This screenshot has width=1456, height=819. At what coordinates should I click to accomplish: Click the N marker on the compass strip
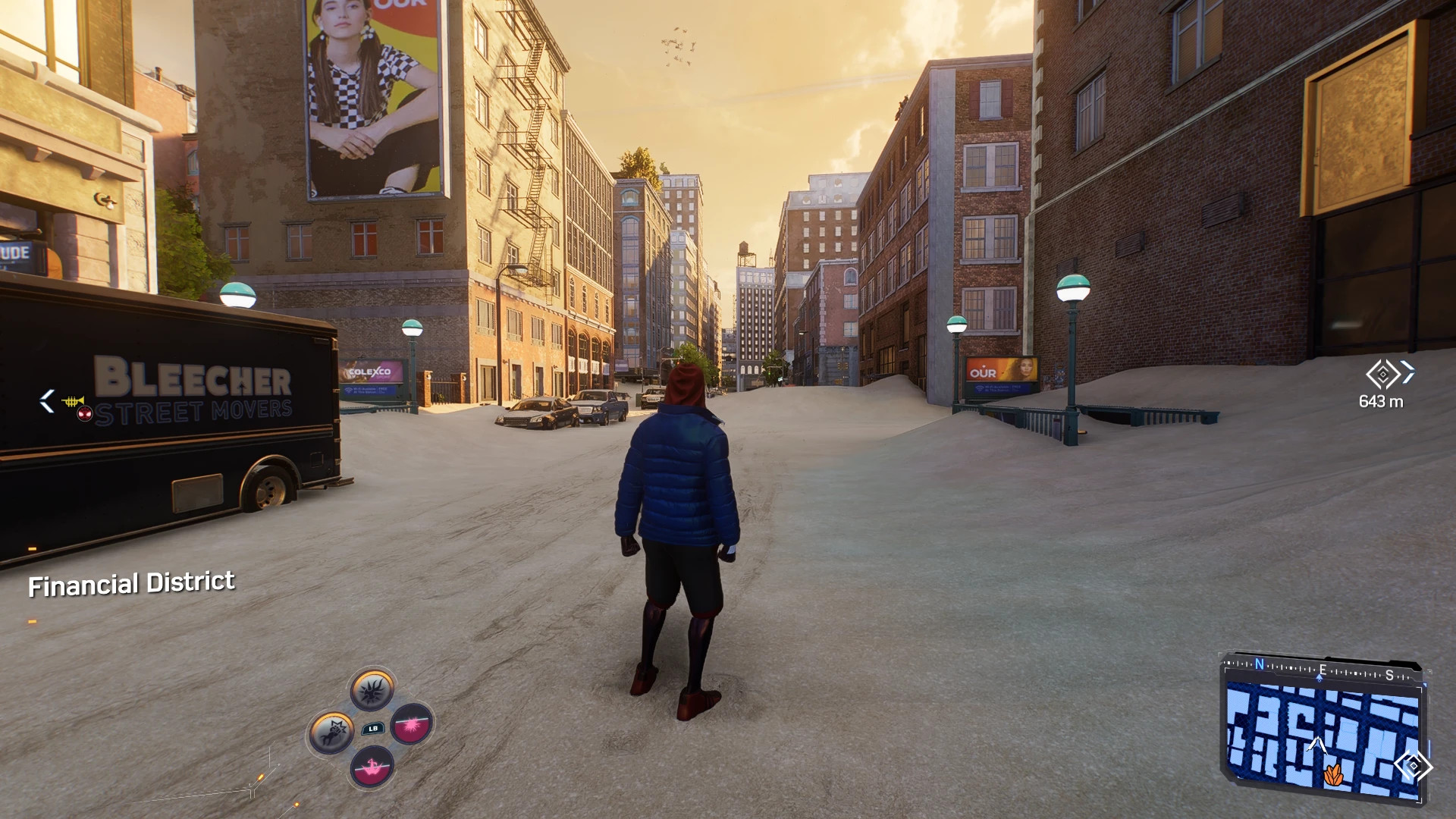(1260, 664)
